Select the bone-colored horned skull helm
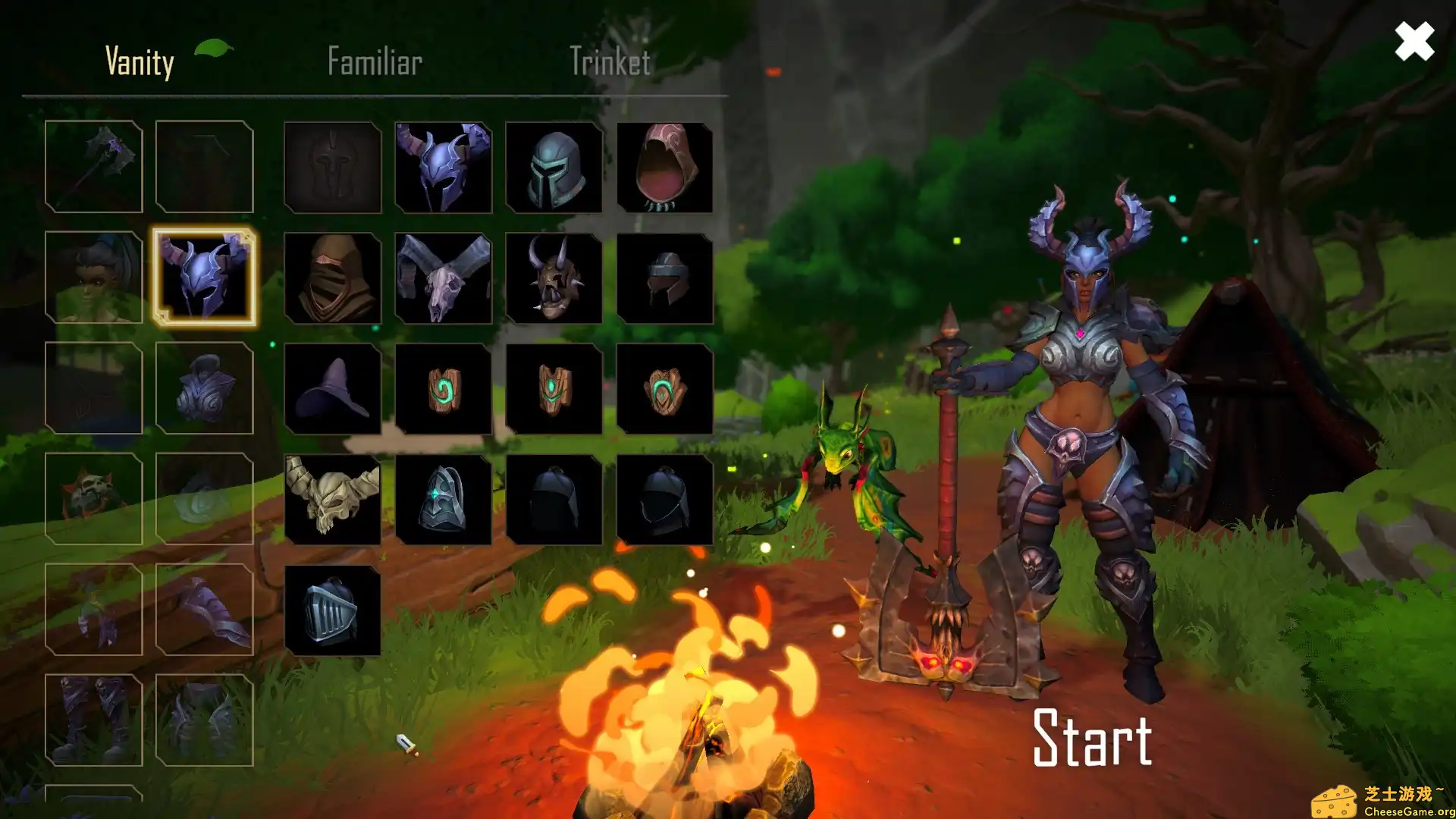This screenshot has height=819, width=1456. (x=333, y=500)
